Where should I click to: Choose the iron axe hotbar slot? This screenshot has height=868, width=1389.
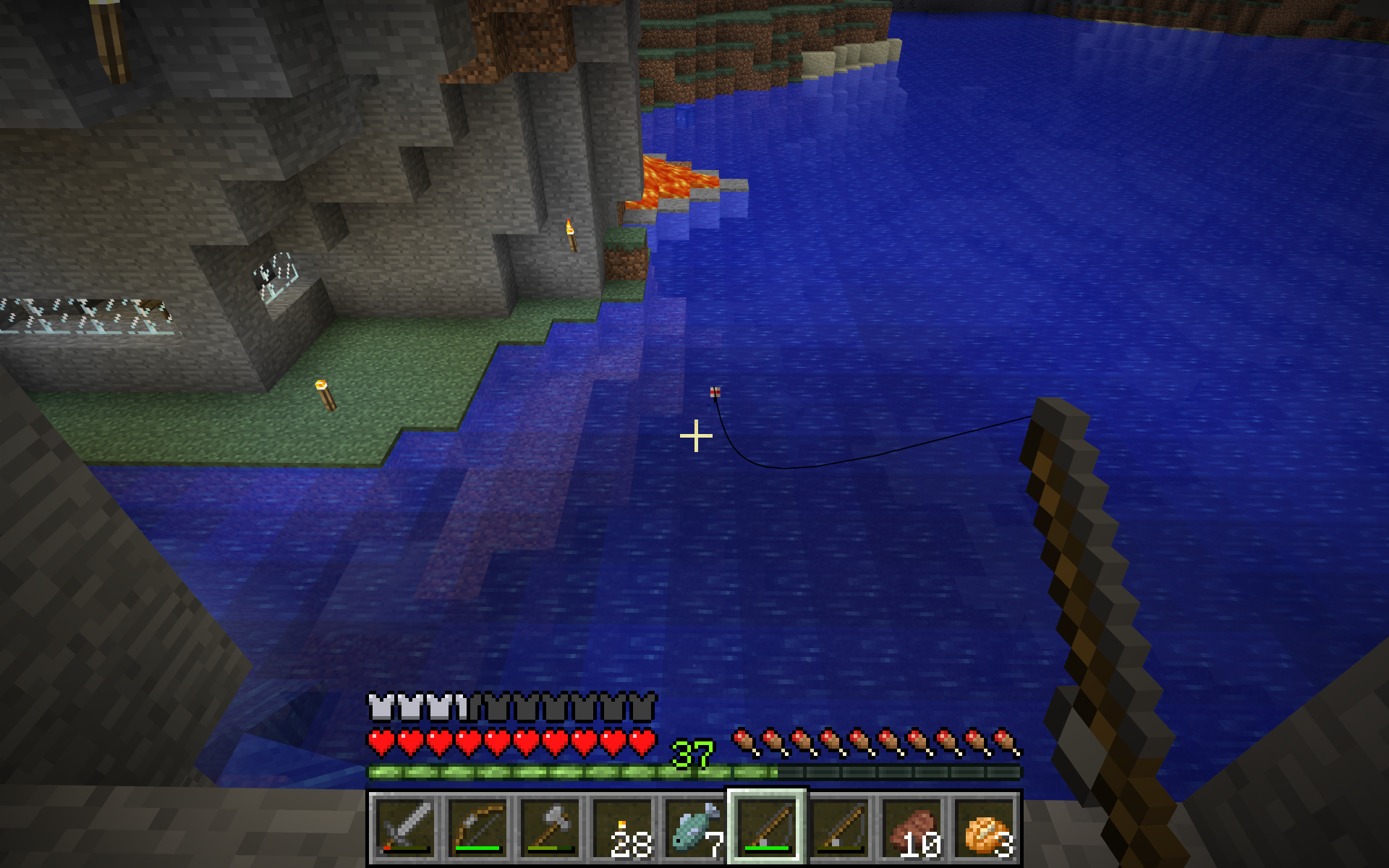[x=550, y=827]
